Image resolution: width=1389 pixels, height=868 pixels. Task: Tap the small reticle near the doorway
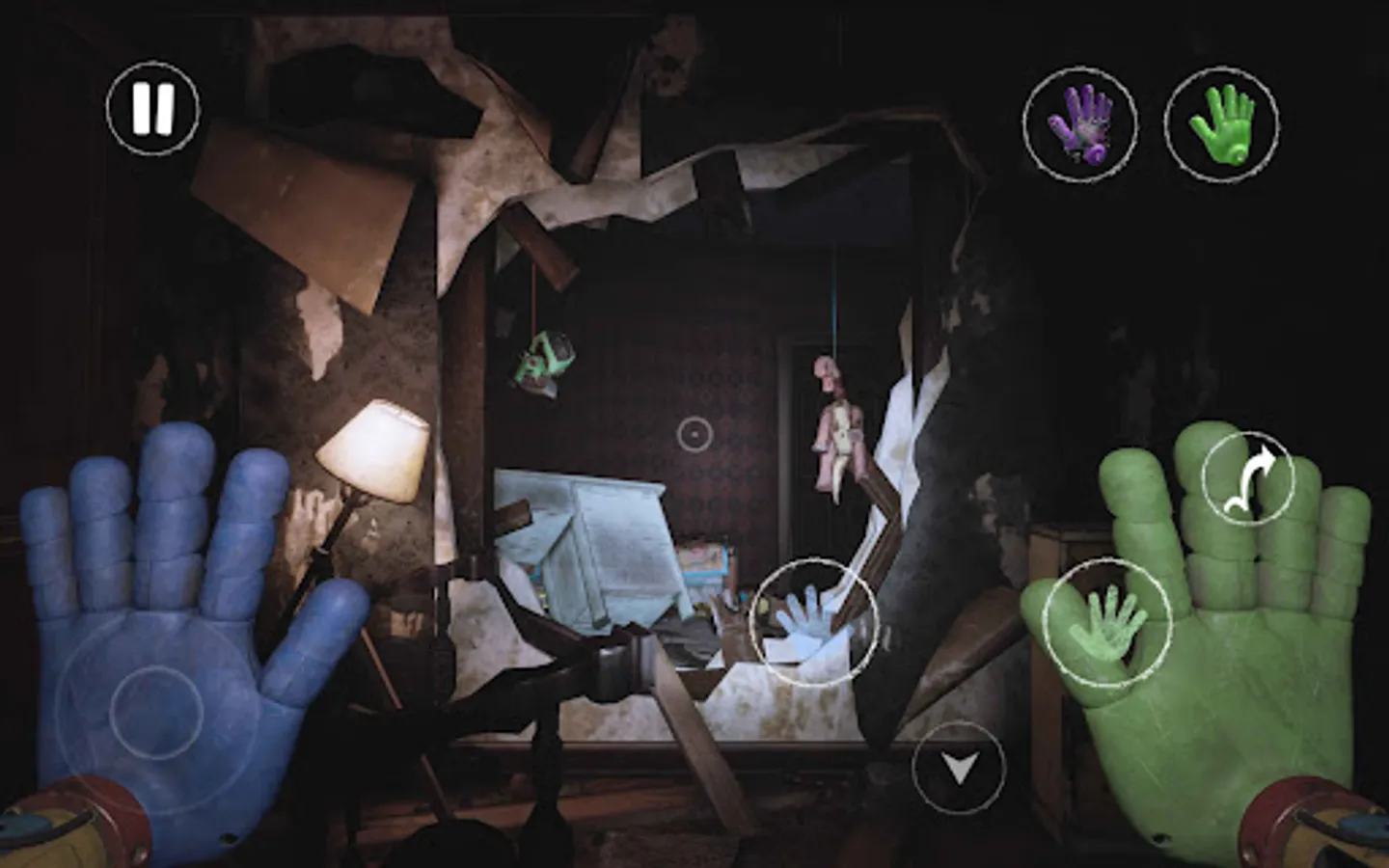click(x=696, y=436)
